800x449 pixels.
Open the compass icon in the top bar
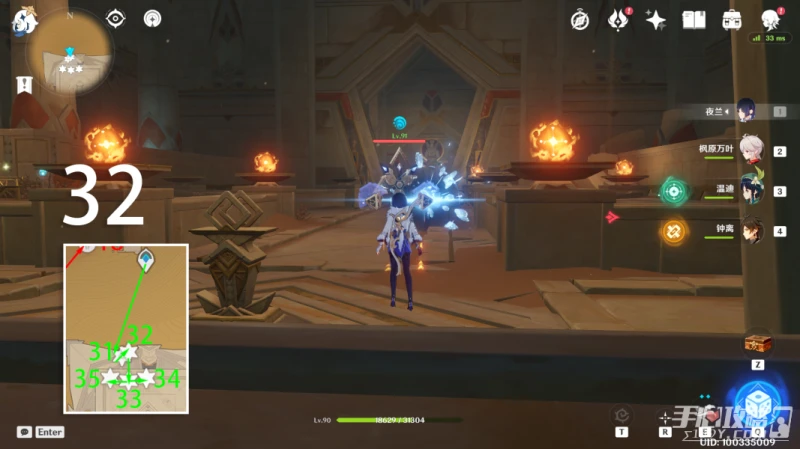click(x=580, y=20)
